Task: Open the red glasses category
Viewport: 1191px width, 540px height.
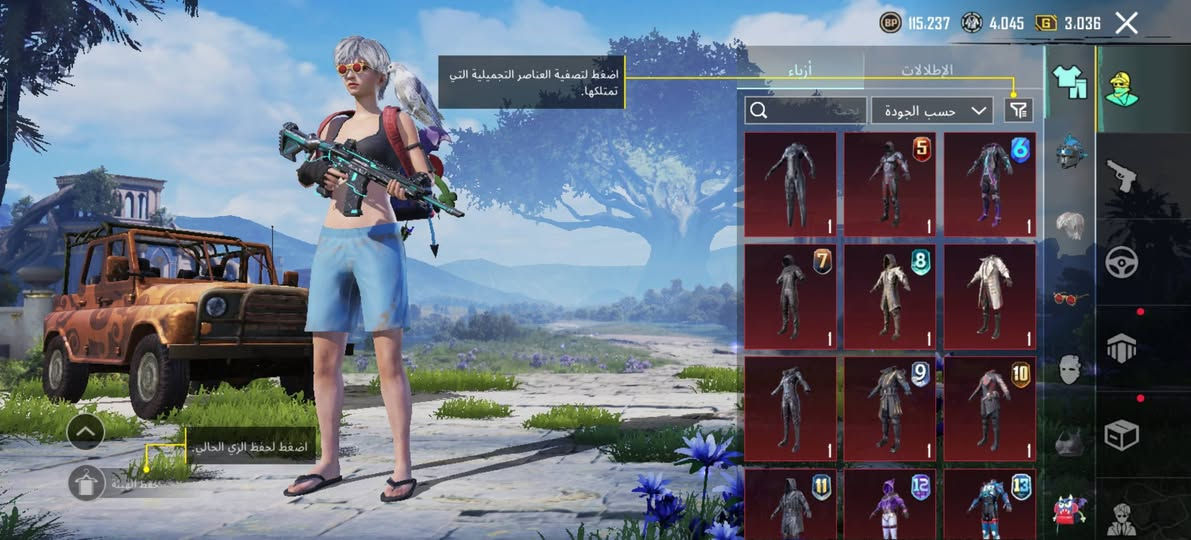Action: (x=1070, y=297)
